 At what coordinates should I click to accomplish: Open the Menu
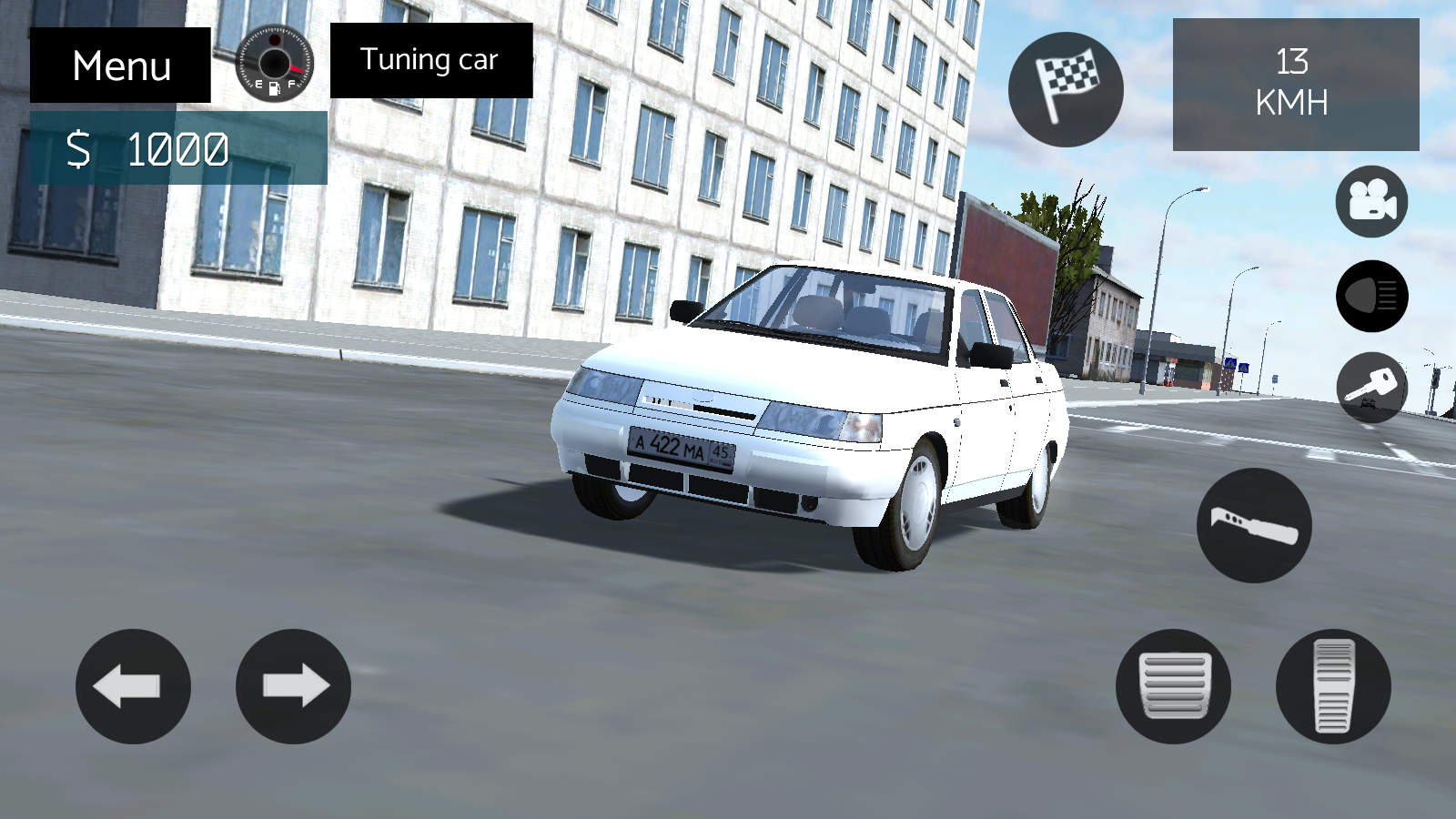(x=121, y=64)
